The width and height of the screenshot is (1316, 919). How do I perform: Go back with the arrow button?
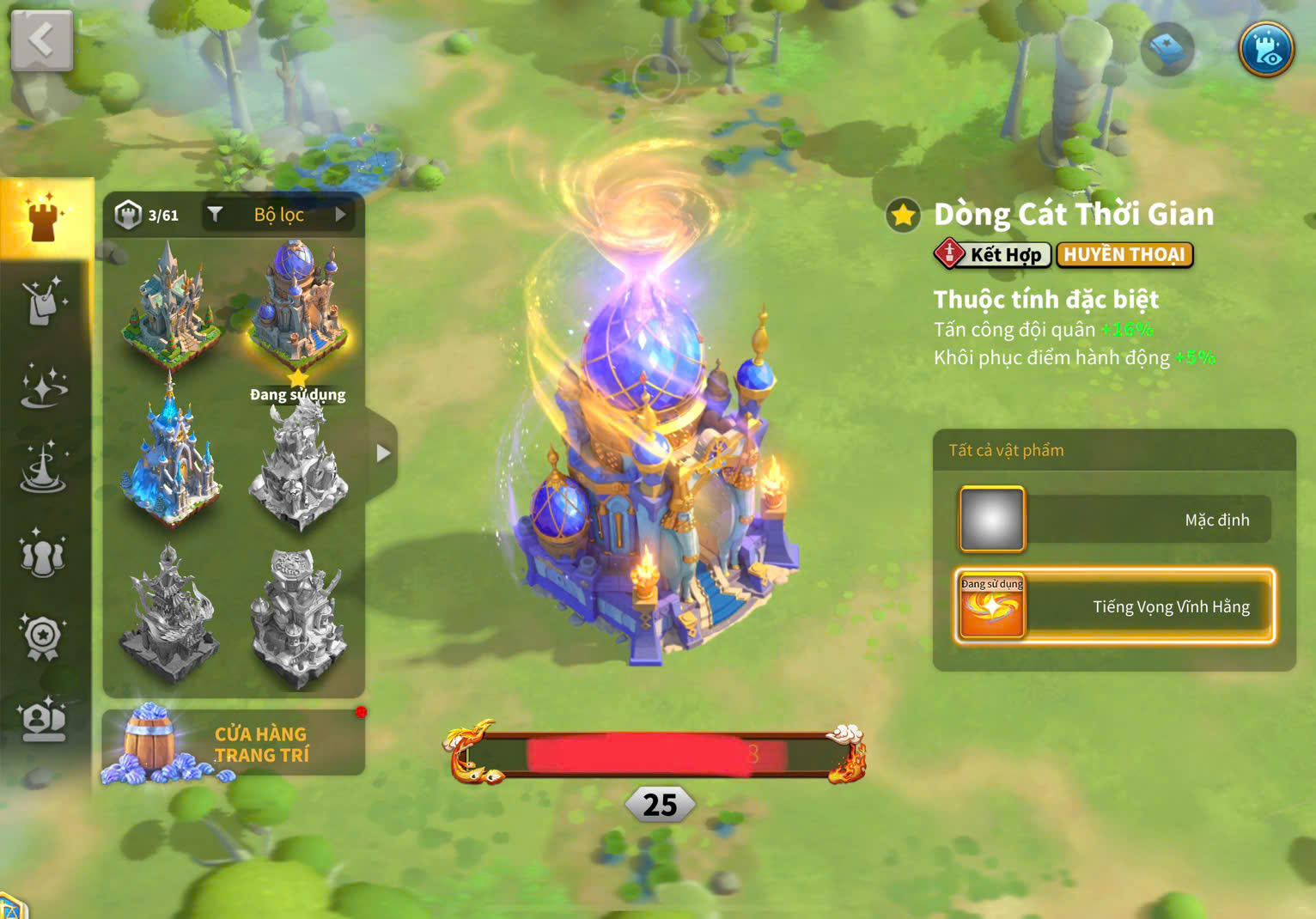pyautogui.click(x=41, y=40)
